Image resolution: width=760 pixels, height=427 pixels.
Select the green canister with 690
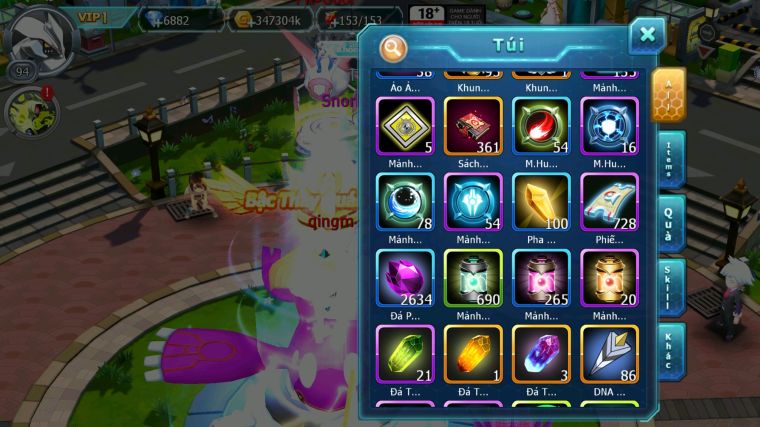coord(473,278)
